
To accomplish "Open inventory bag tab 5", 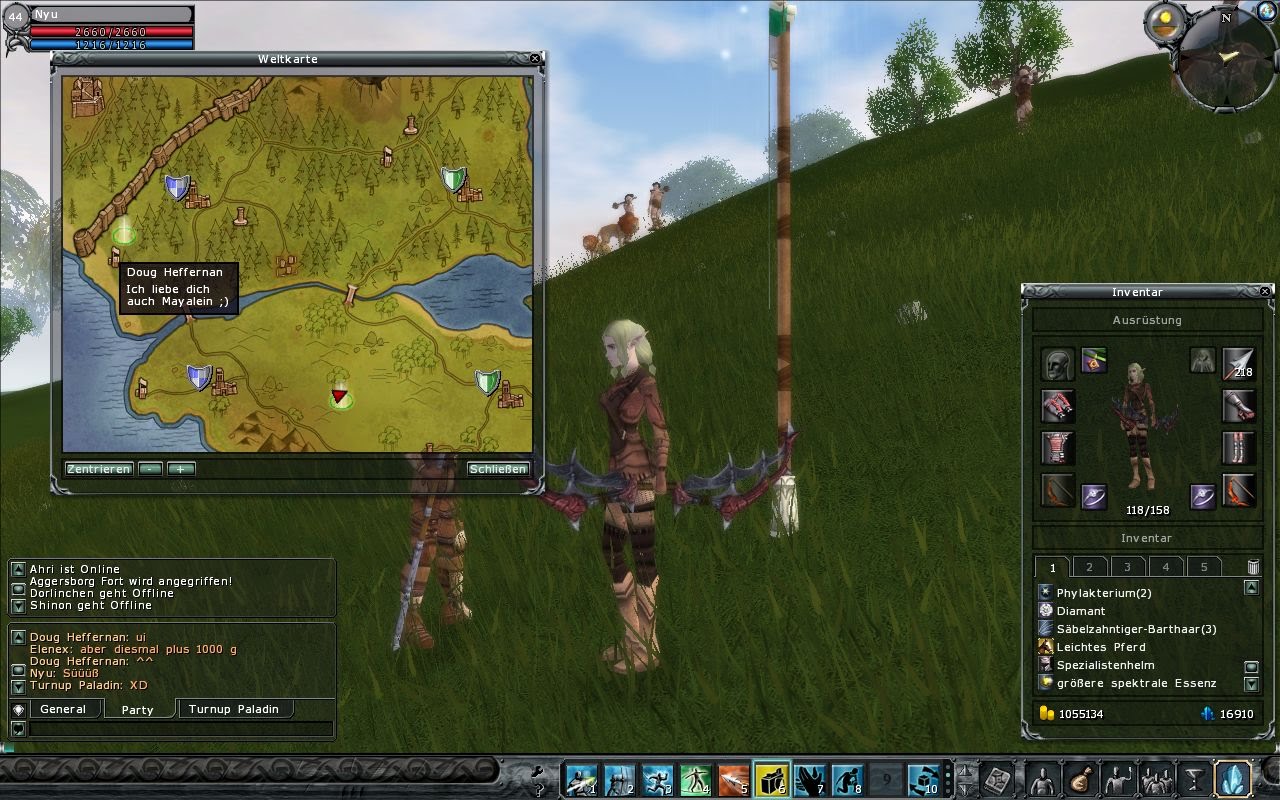I will (x=1204, y=567).
